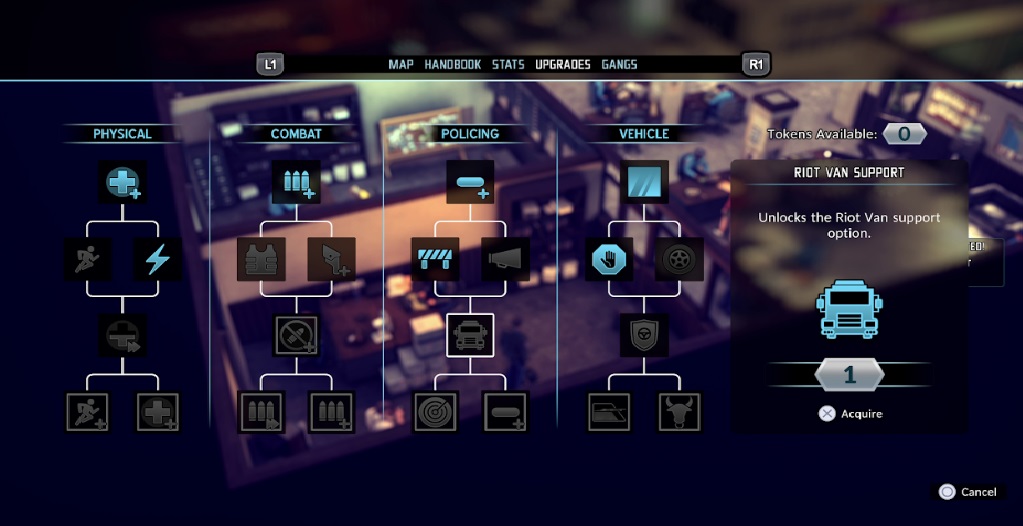1023x526 pixels.
Task: Select the Upgrades tab
Action: [563, 65]
